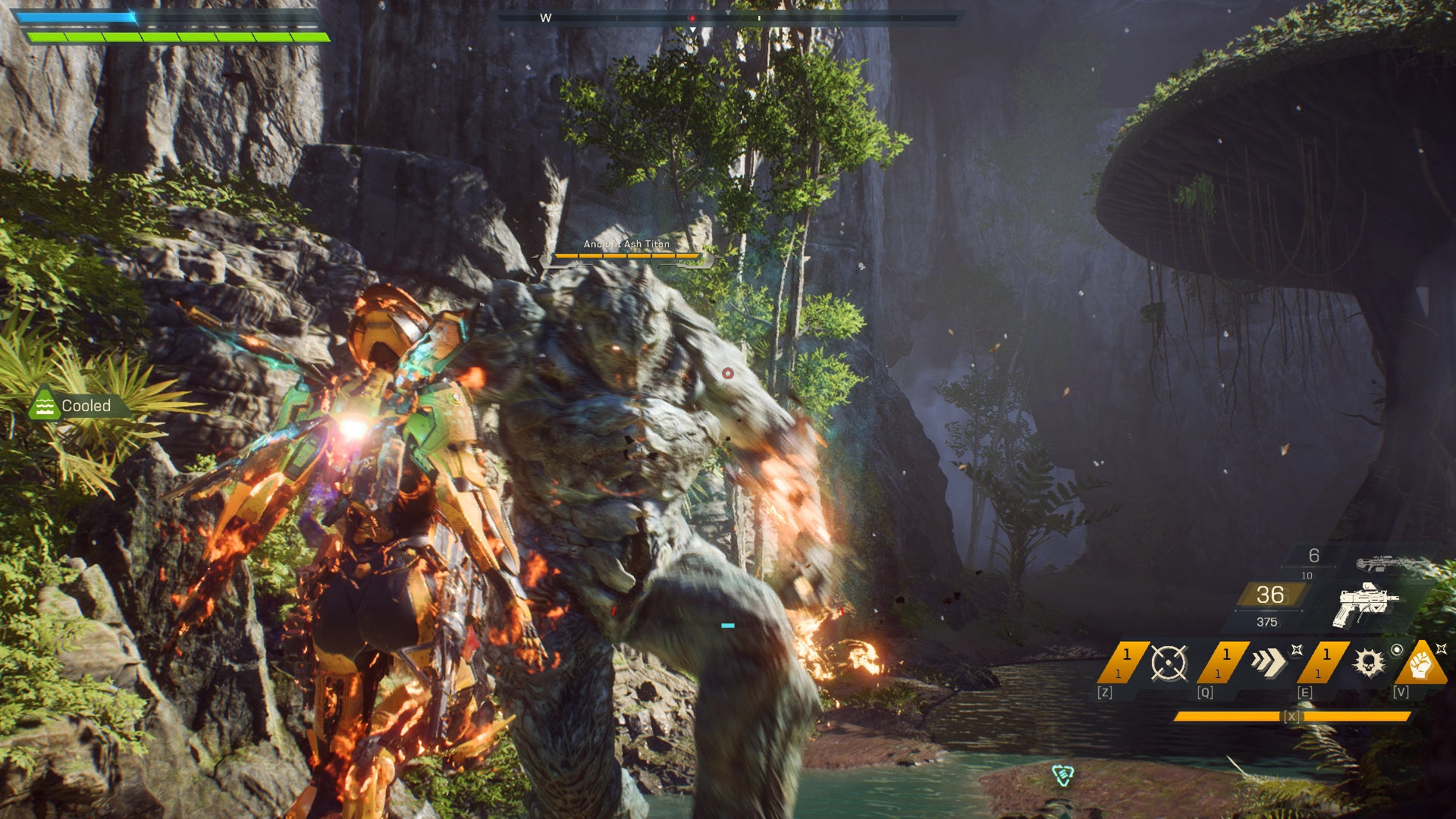Use the triple-chevron dash ability

pyautogui.click(x=1268, y=662)
